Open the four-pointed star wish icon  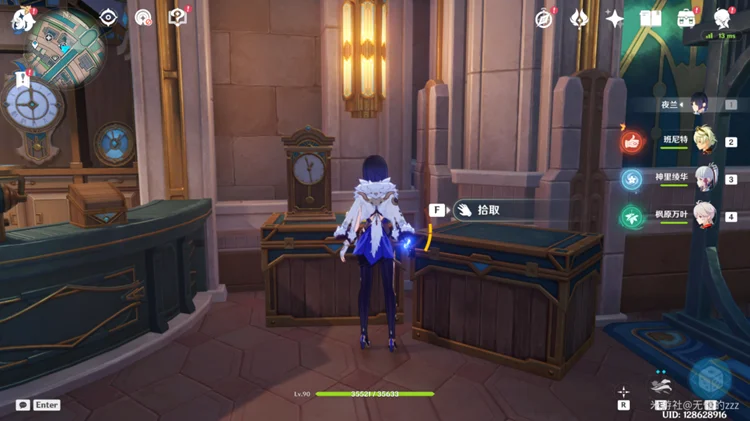pyautogui.click(x=614, y=18)
